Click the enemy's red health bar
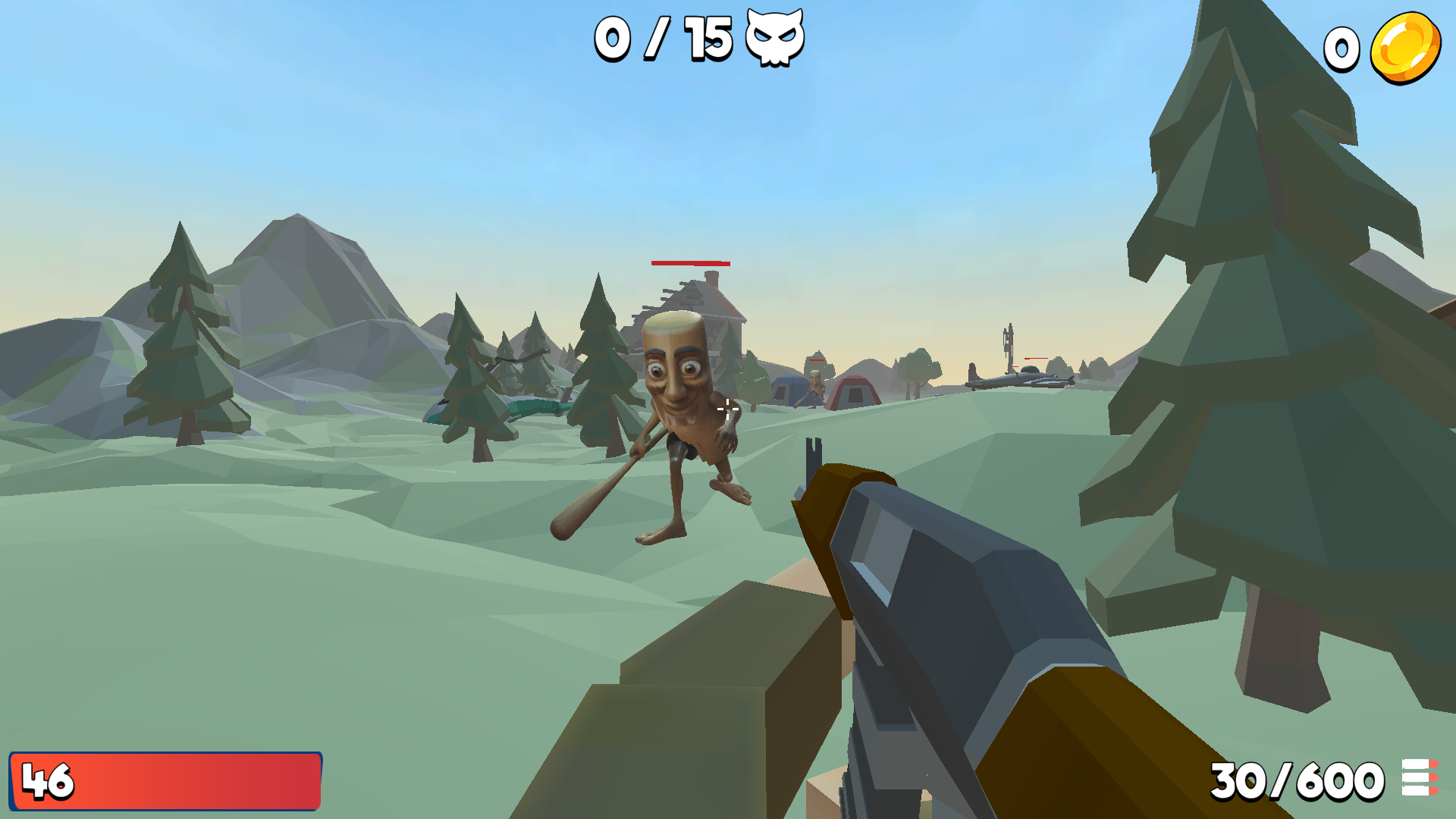Screen dimensions: 1456x819 [690, 265]
